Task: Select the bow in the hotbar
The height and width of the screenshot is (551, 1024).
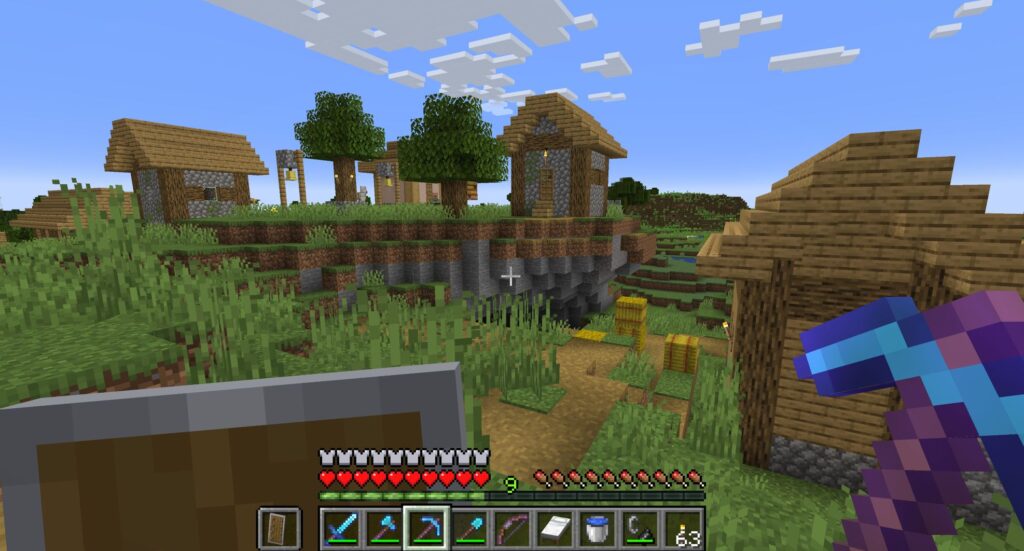Action: (x=513, y=527)
